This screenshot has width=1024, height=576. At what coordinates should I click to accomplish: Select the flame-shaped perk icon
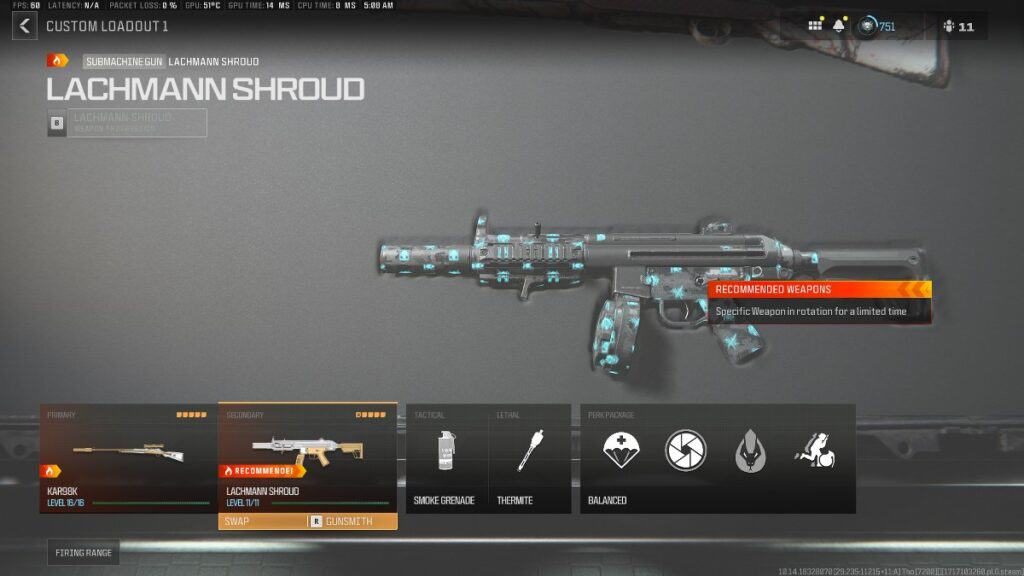pyautogui.click(x=751, y=451)
